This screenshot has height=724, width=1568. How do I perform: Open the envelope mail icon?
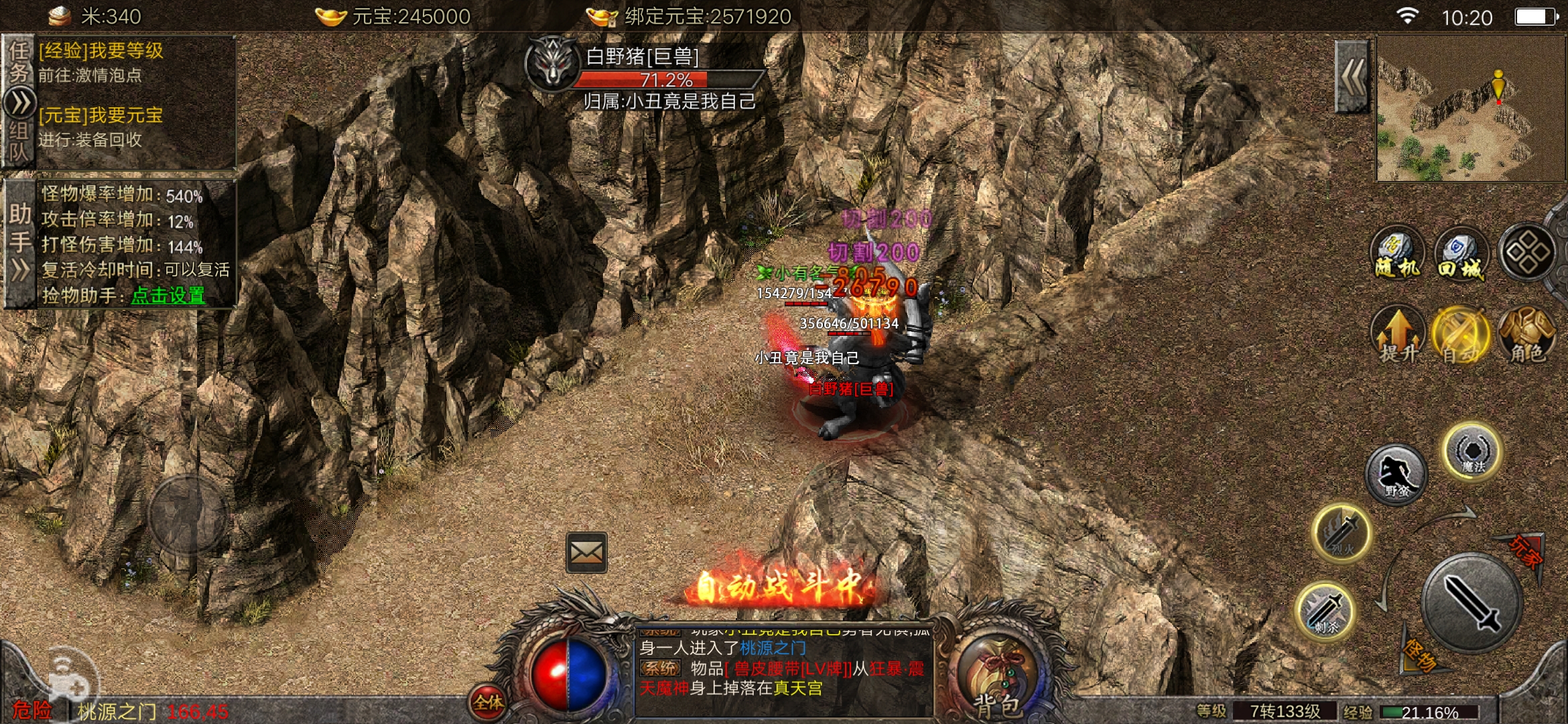pyautogui.click(x=586, y=552)
